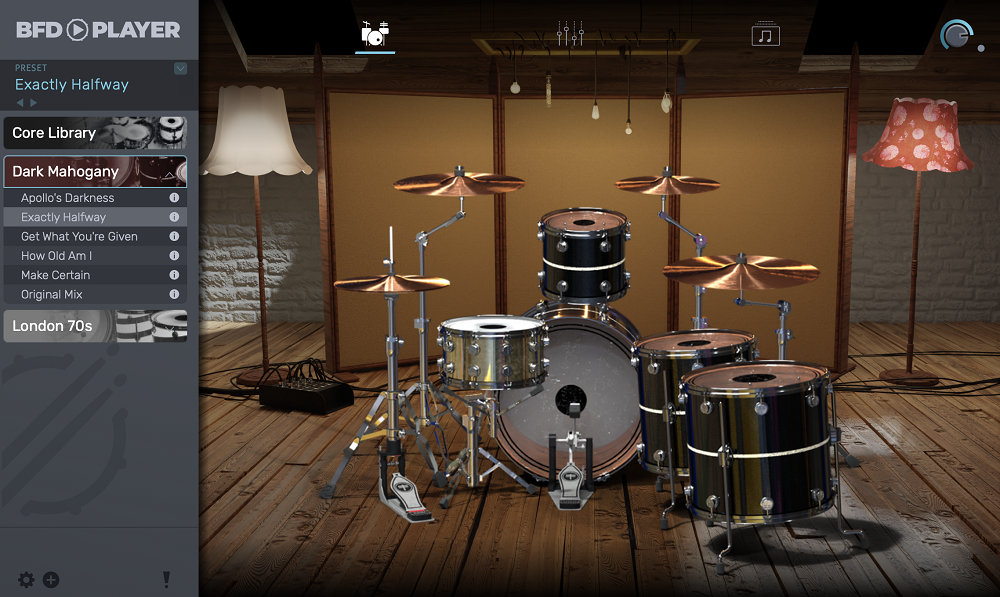Image resolution: width=1000 pixels, height=597 pixels.
Task: Go to the previous preset arrow
Action: (x=20, y=103)
